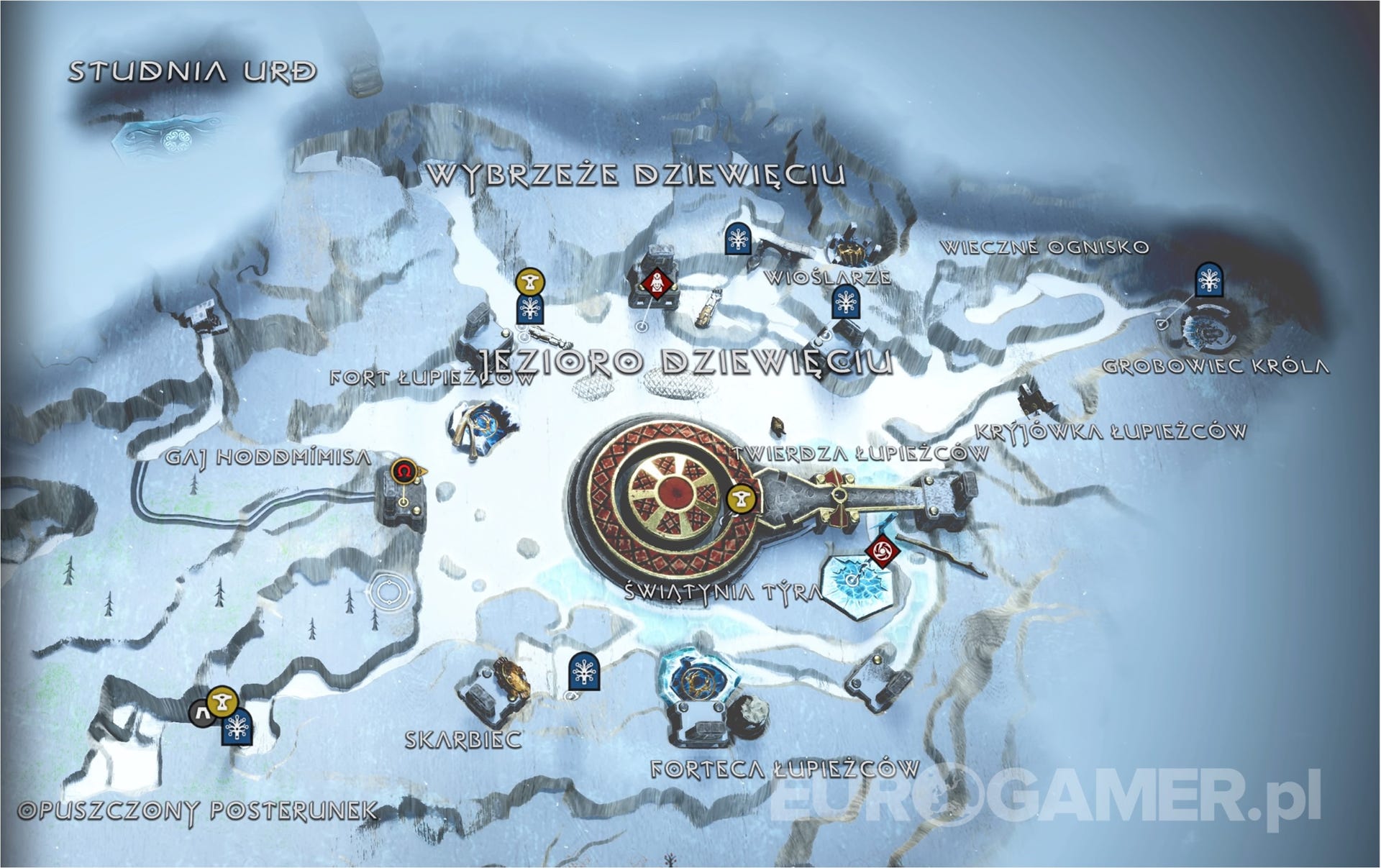Select the blacksmith shop icon near Fort Łupieżców
The image size is (1381, 868).
tap(529, 282)
